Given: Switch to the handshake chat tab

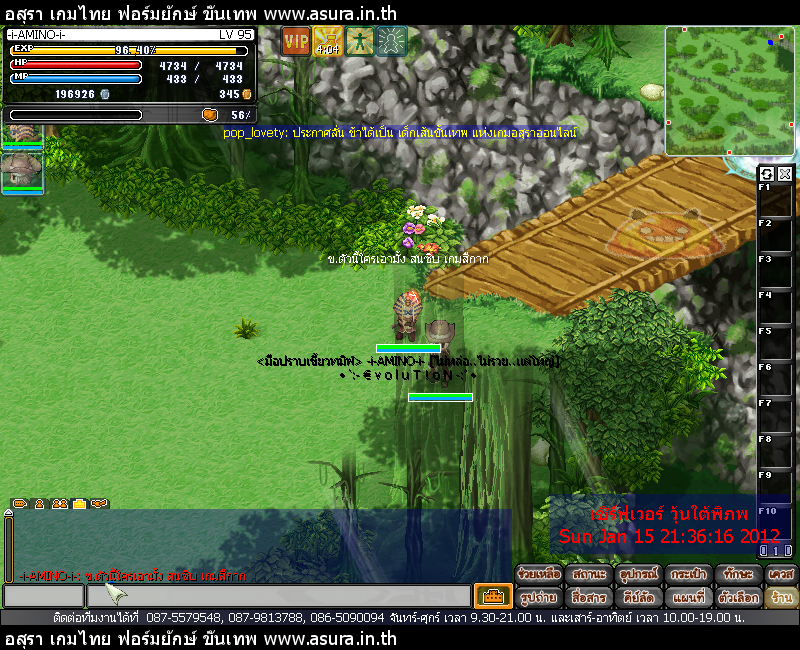Looking at the screenshot, I should click(98, 504).
